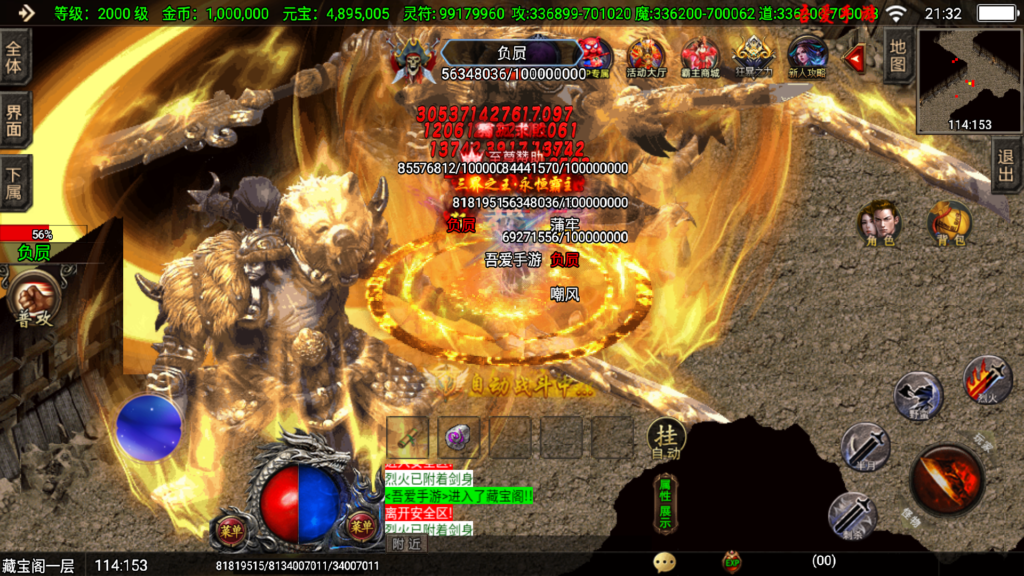Image resolution: width=1024 pixels, height=576 pixels.
Task: Open 新人攻略 newcomer guide
Action: (x=807, y=58)
